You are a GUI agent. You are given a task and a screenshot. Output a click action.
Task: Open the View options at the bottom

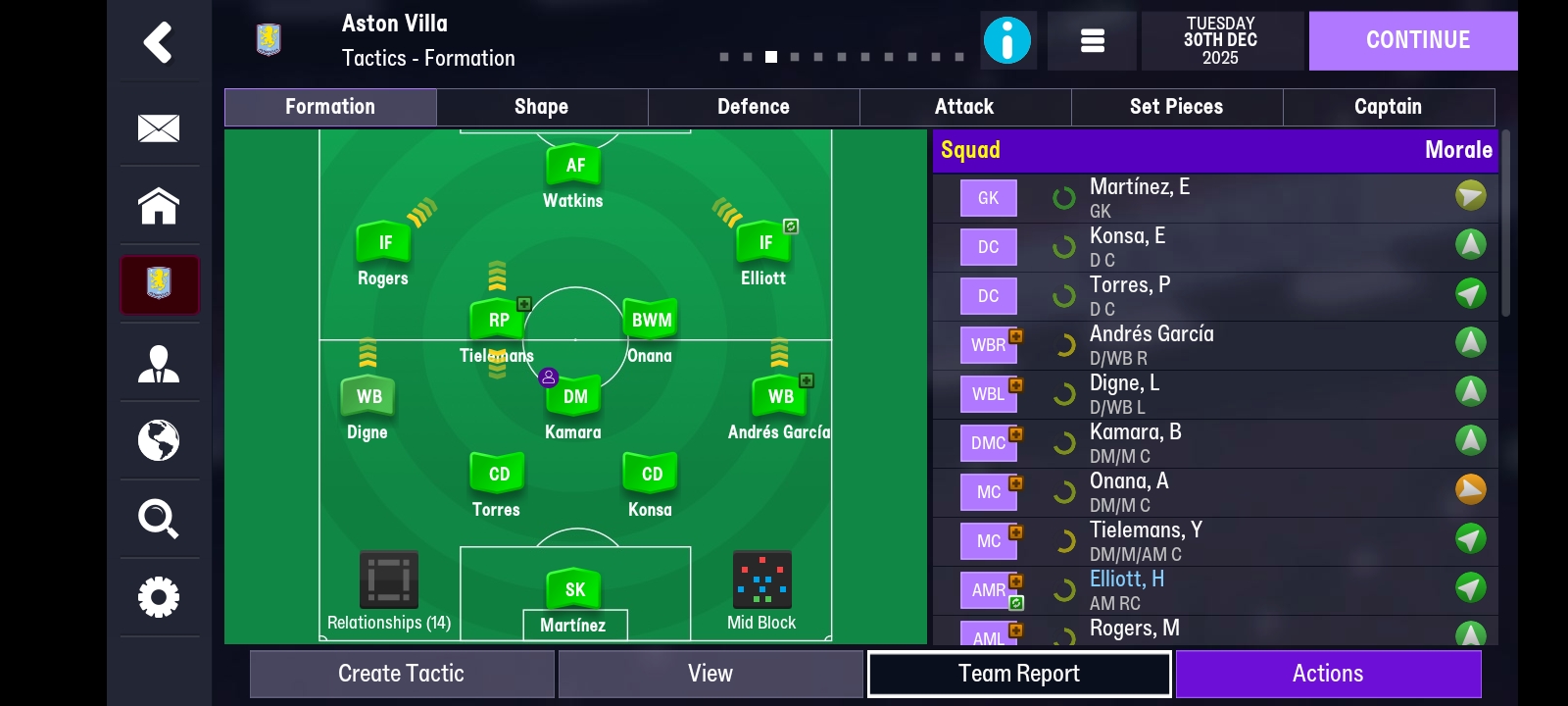click(711, 674)
